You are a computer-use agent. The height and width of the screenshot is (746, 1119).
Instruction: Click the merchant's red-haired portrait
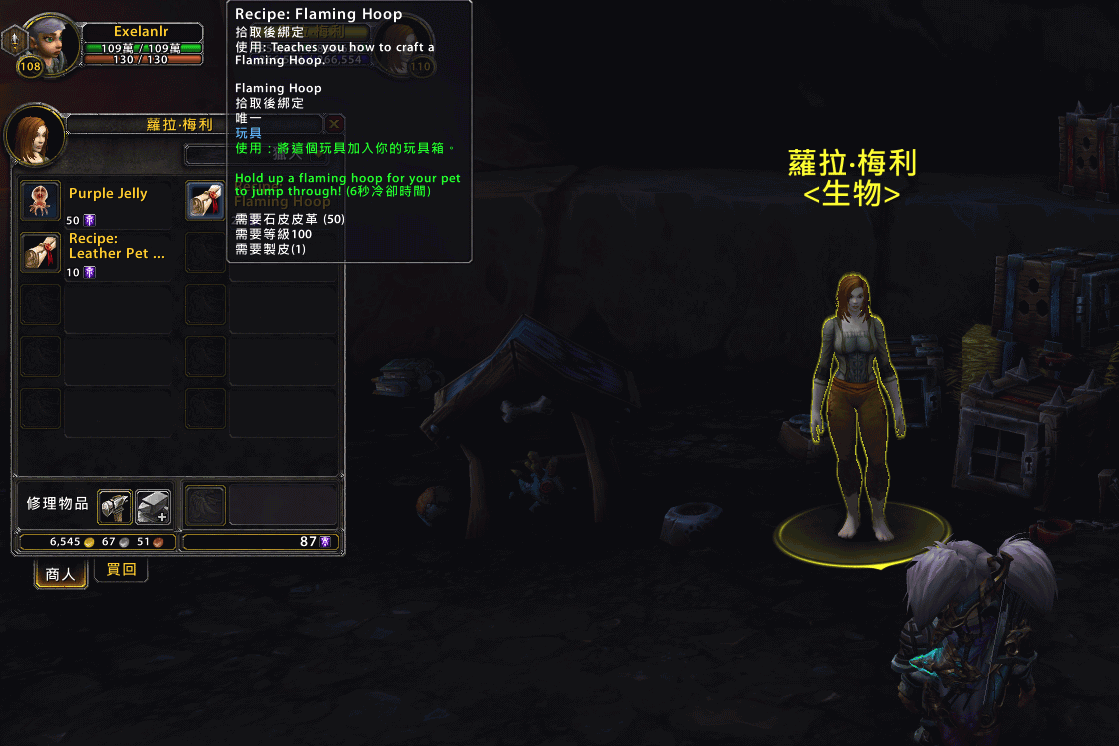[34, 135]
